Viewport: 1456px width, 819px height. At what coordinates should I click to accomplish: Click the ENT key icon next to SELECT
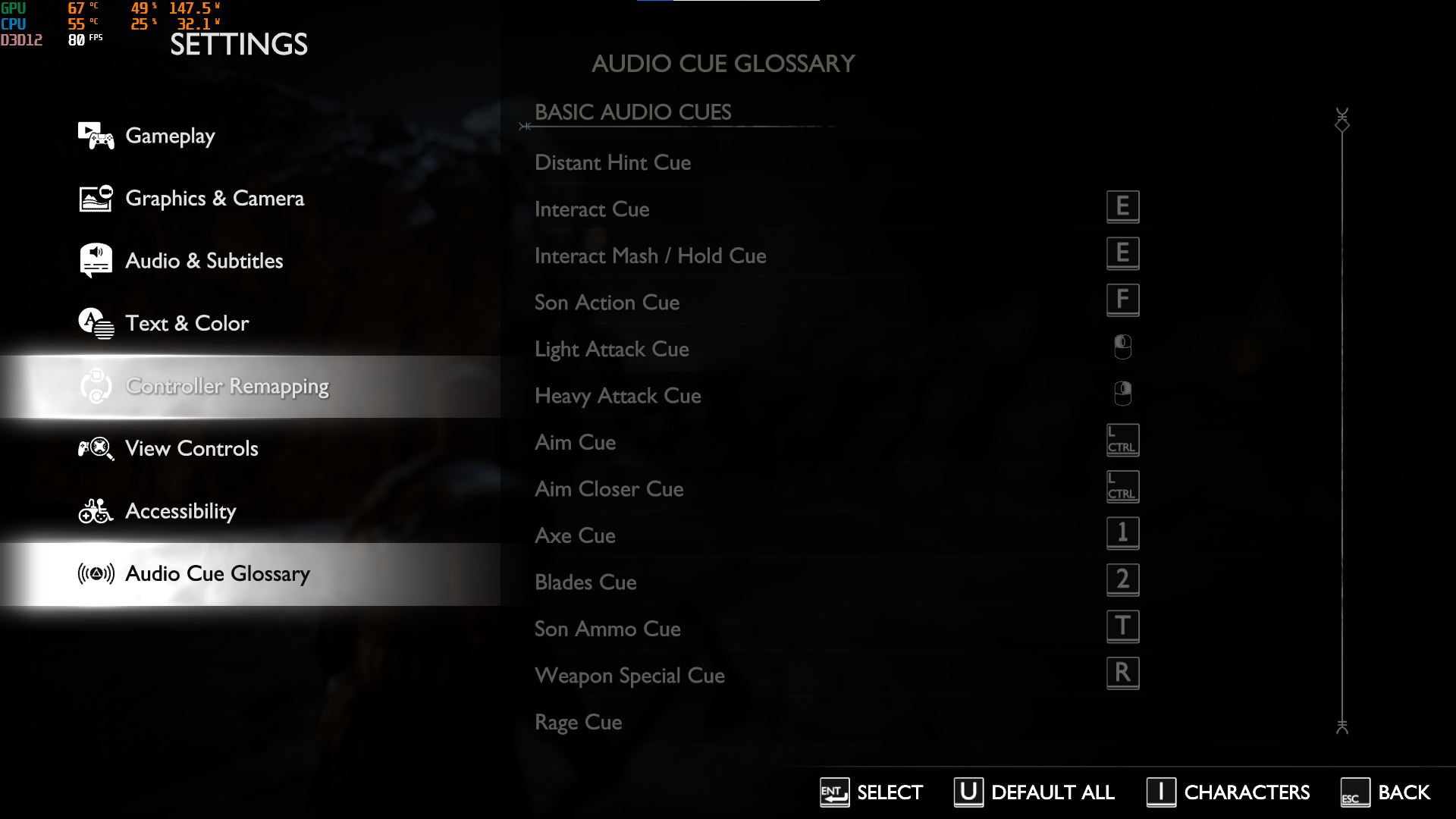(833, 792)
